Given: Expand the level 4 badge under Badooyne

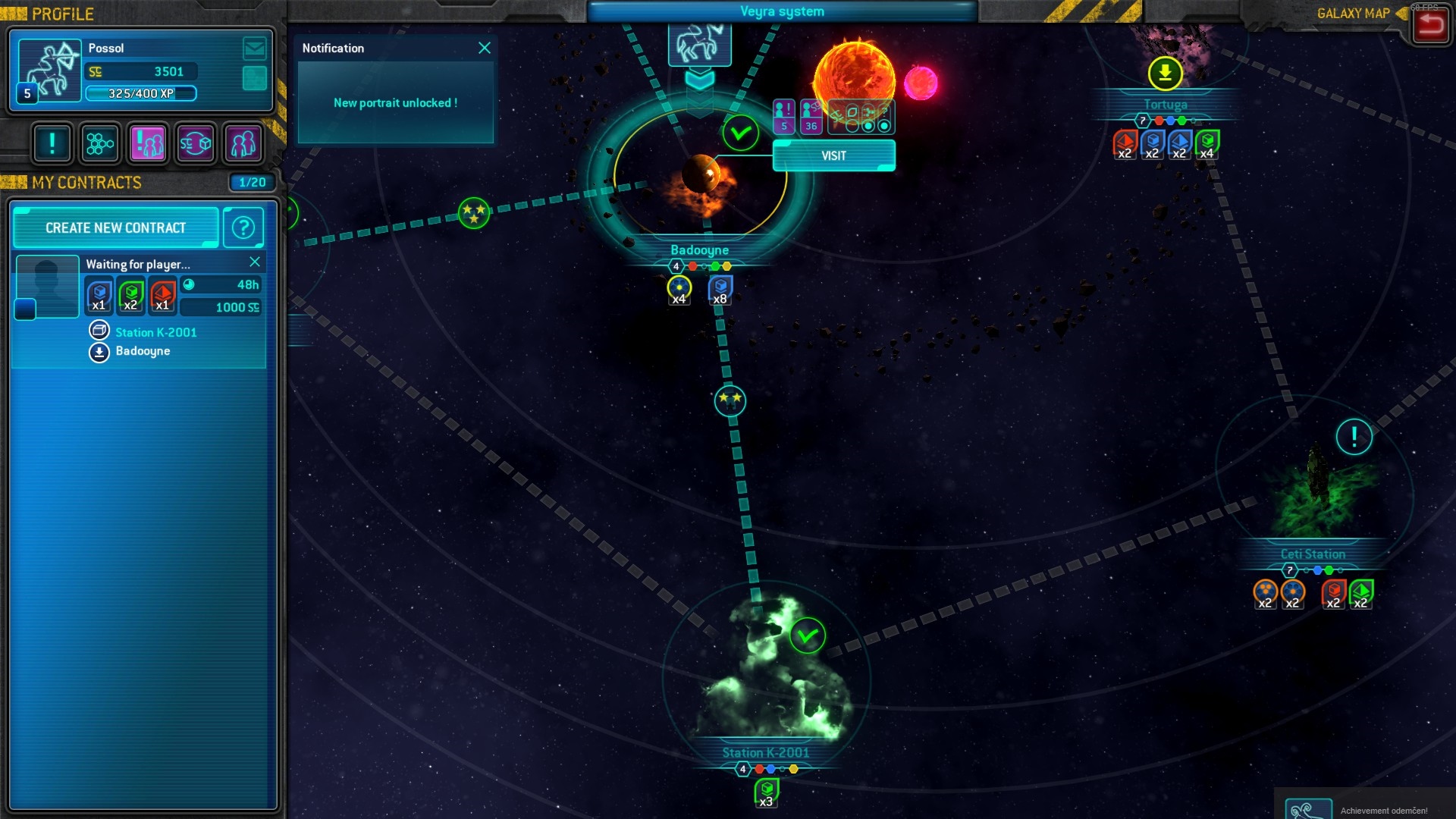Looking at the screenshot, I should (x=675, y=266).
